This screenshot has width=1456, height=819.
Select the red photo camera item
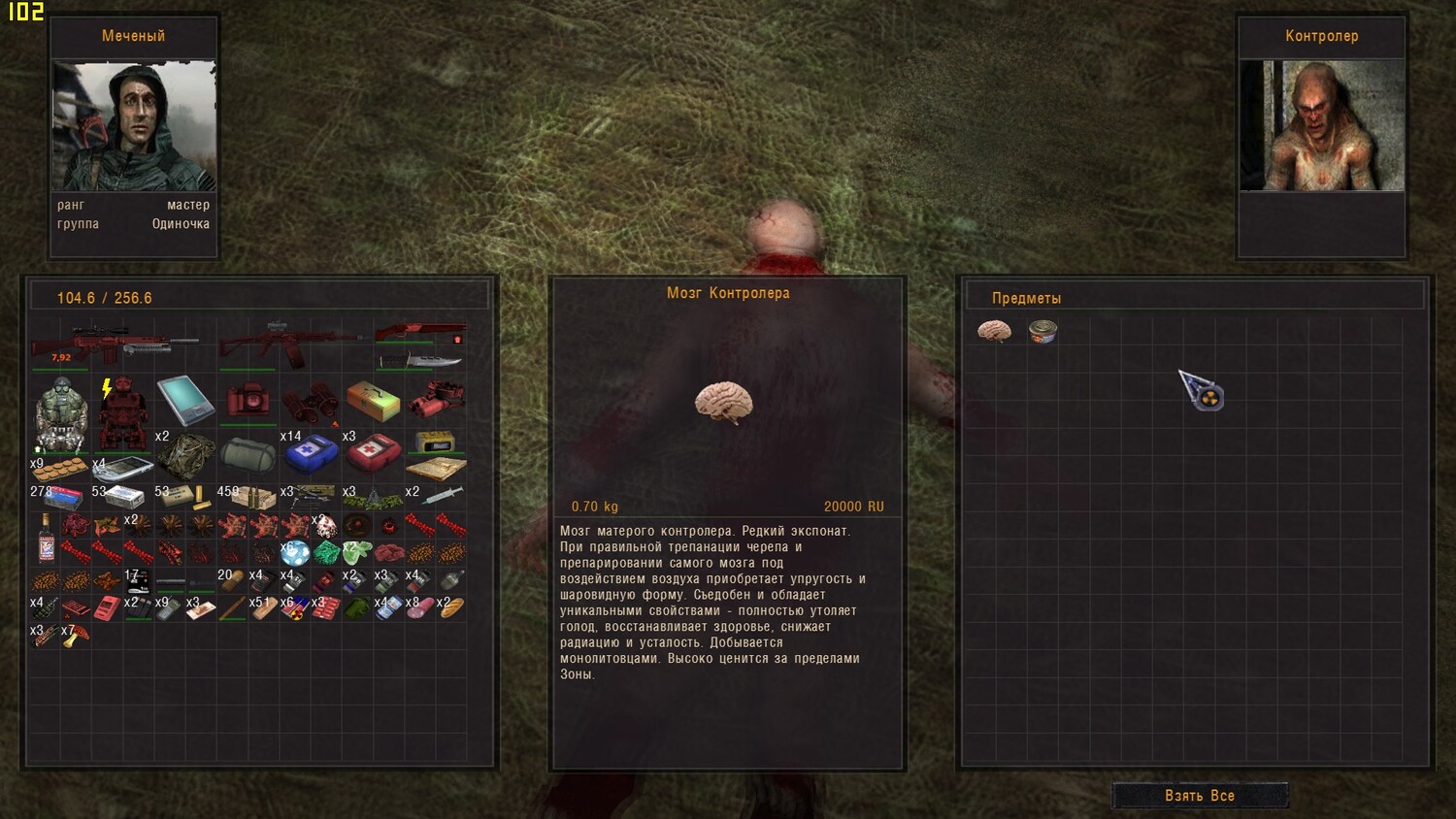[x=248, y=400]
